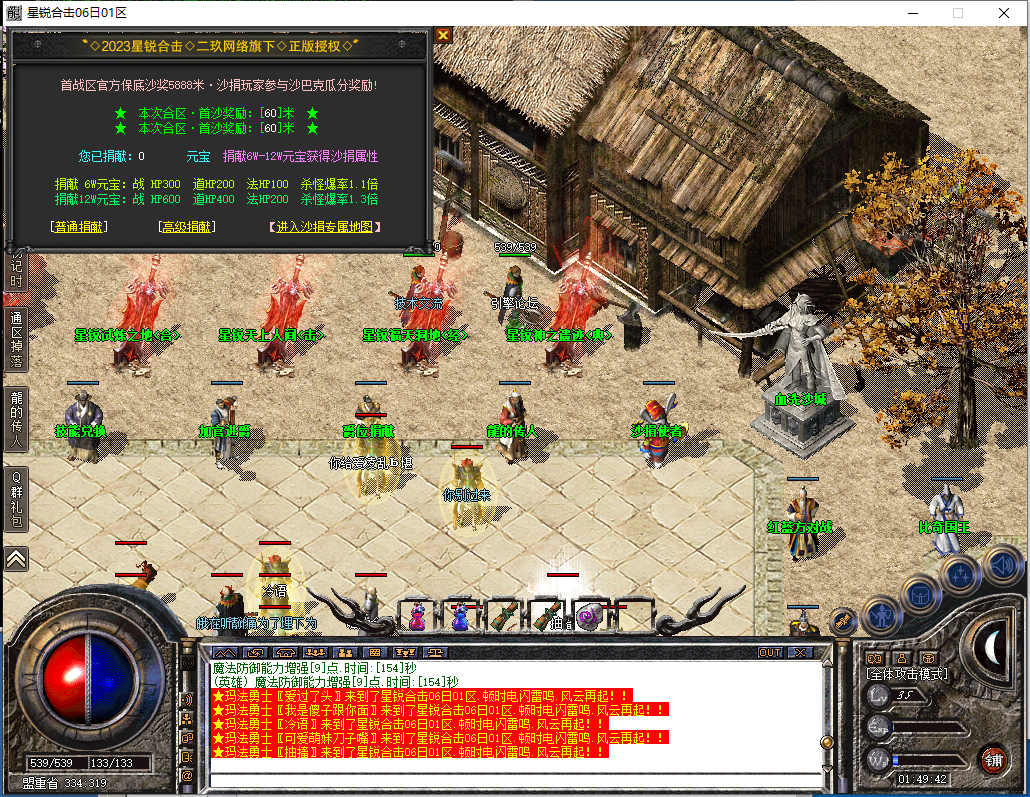Click the chat input field
Screen dimensions: 1030x797
pyautogui.click(x=515, y=781)
